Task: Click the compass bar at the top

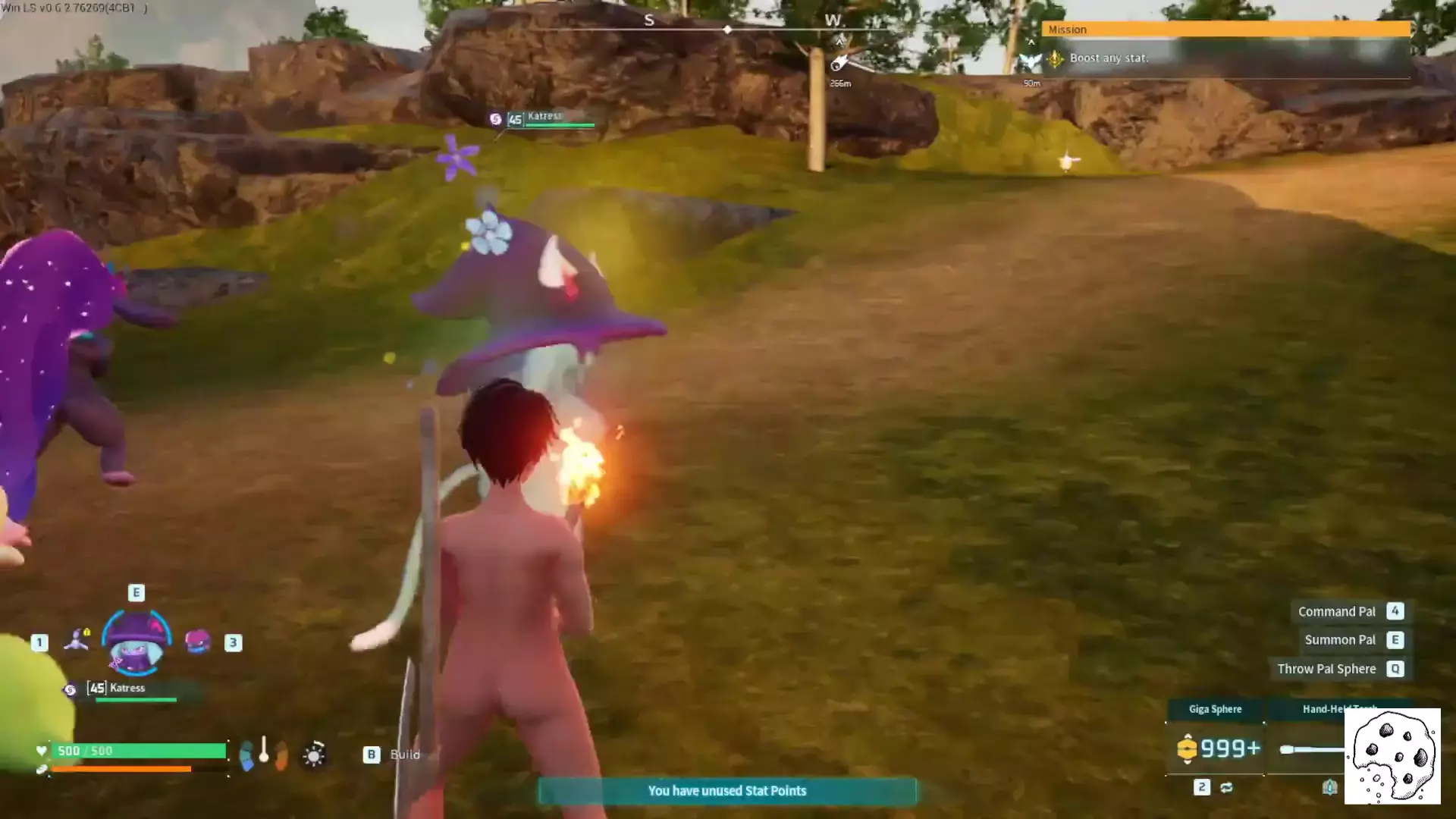Action: coord(726,29)
